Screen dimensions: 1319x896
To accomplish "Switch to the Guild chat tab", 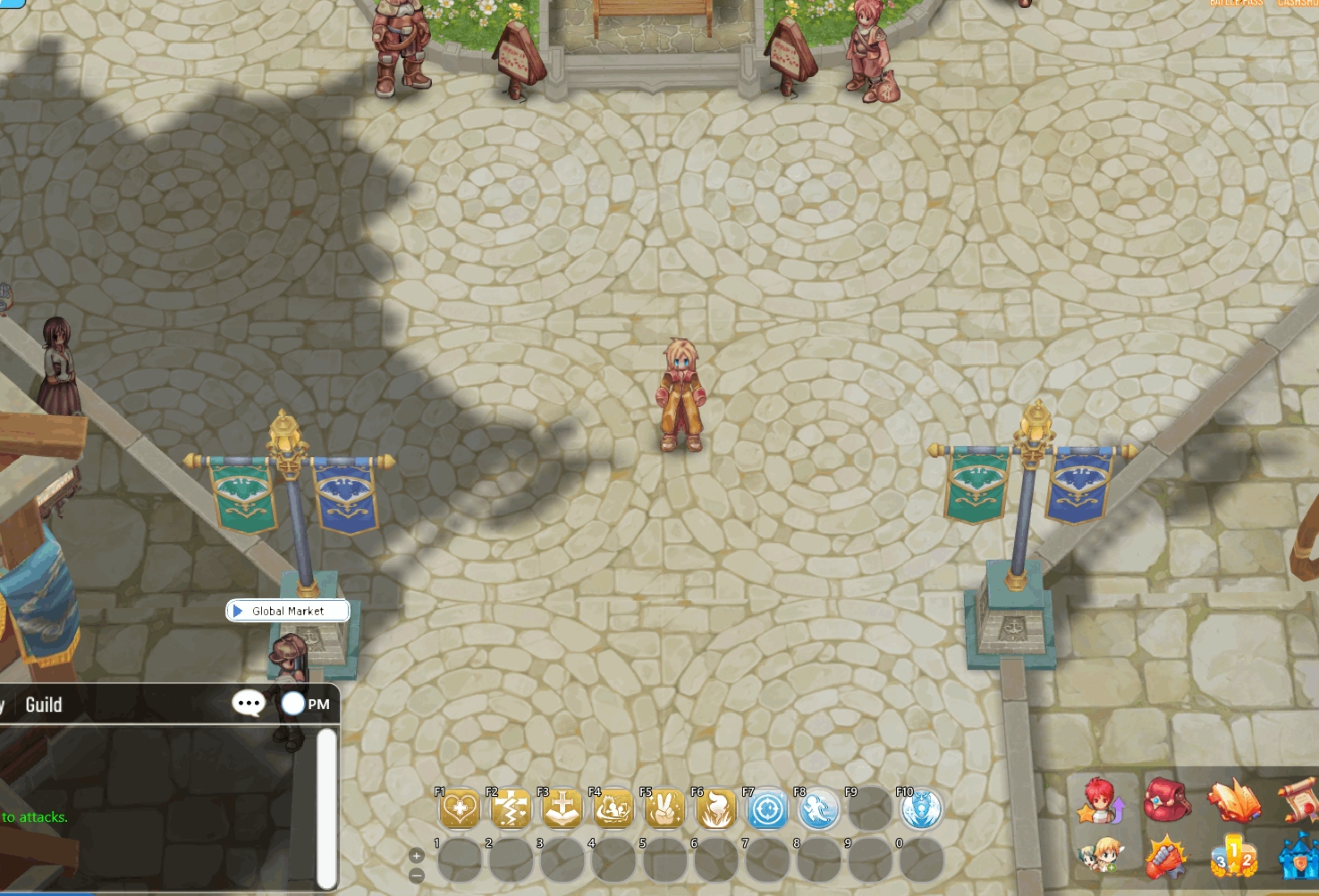I will coord(44,705).
